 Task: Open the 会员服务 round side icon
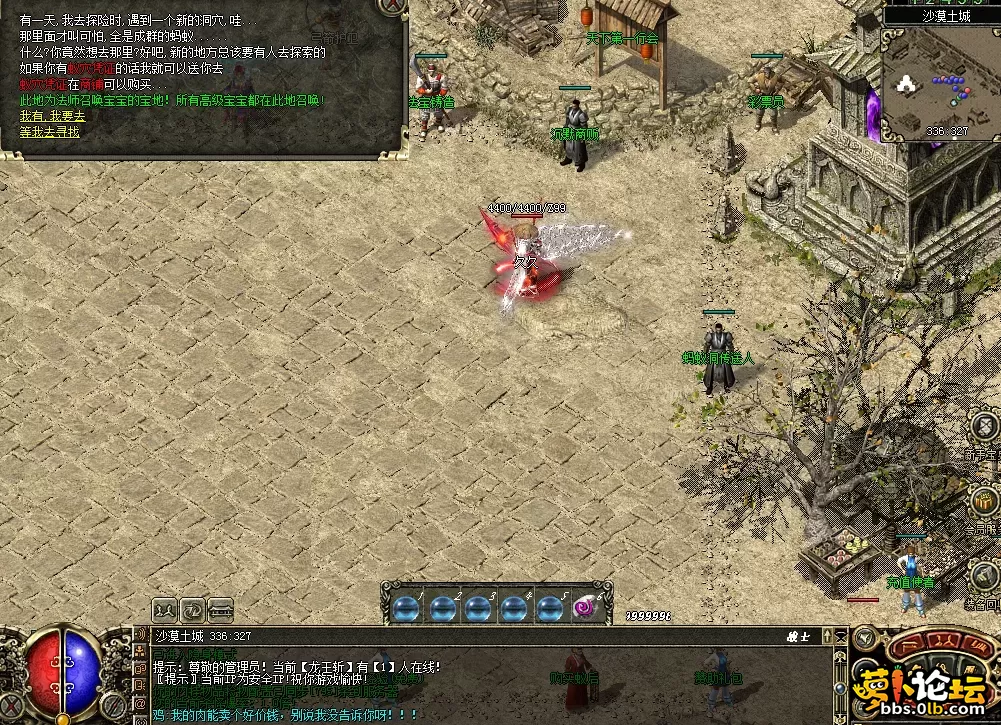[x=985, y=500]
